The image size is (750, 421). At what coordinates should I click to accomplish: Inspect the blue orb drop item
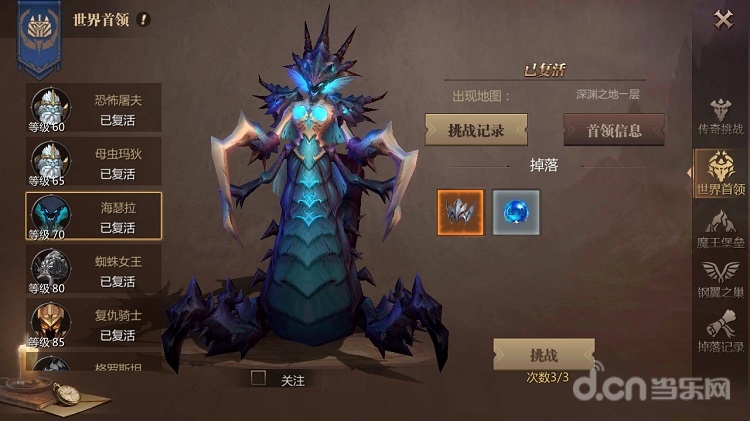pyautogui.click(x=516, y=212)
